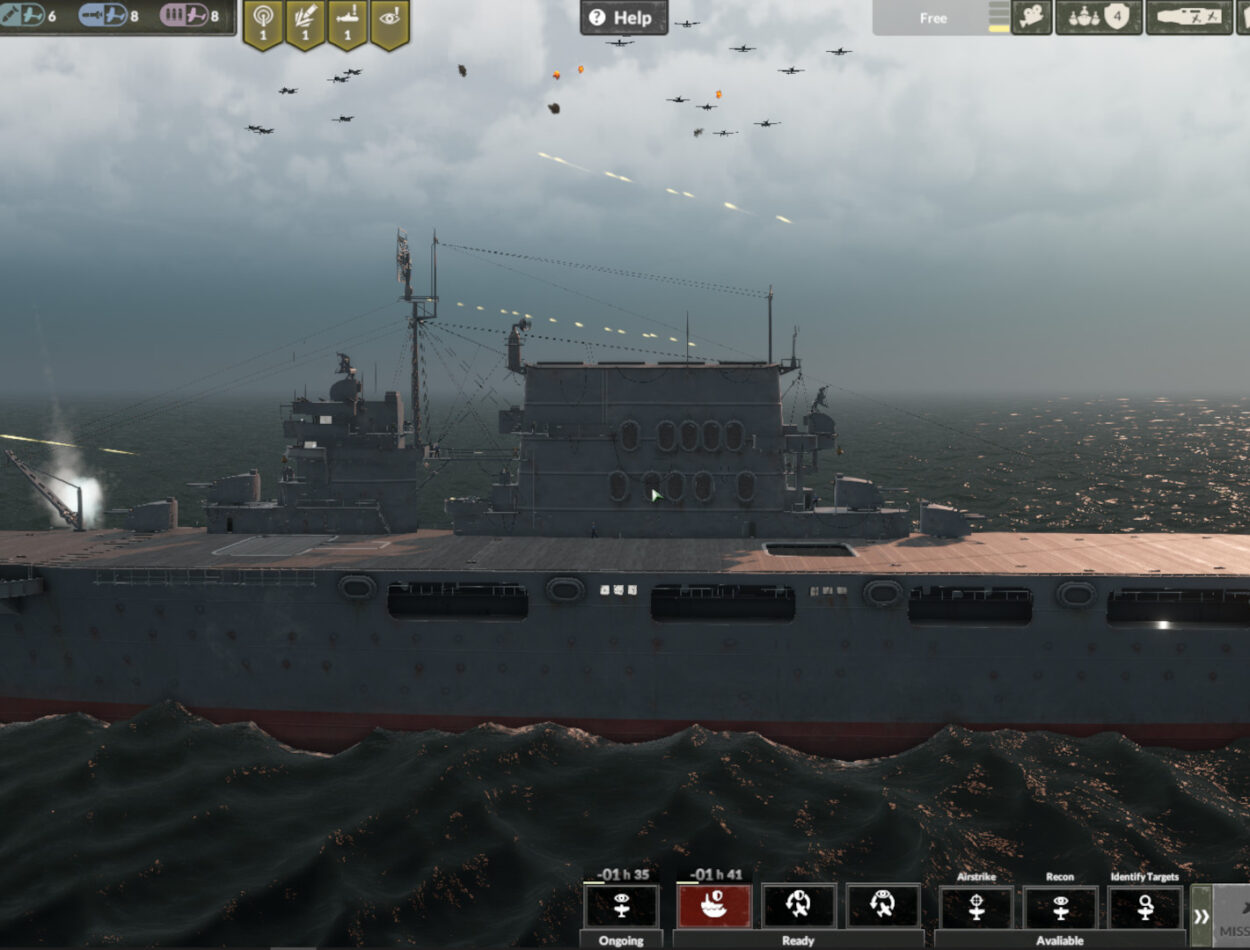Choose the Identify Targets mission
Image resolution: width=1250 pixels, height=950 pixels.
(1144, 906)
